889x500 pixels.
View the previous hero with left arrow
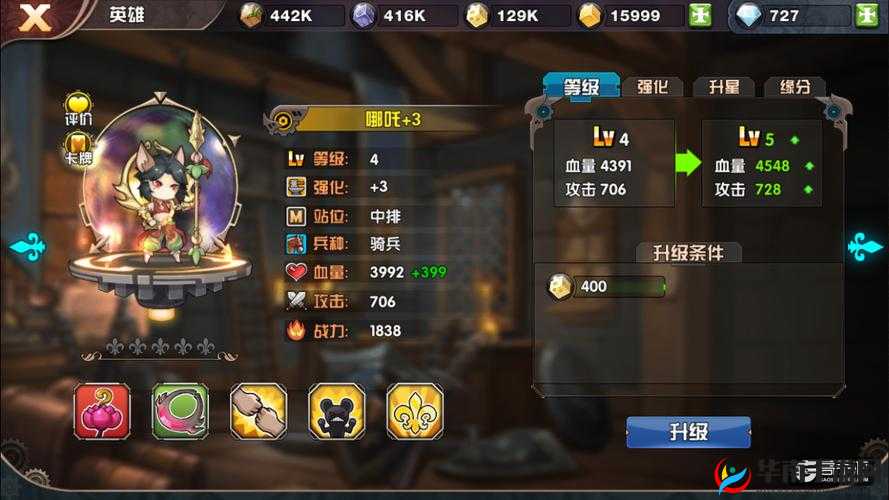[x=26, y=246]
